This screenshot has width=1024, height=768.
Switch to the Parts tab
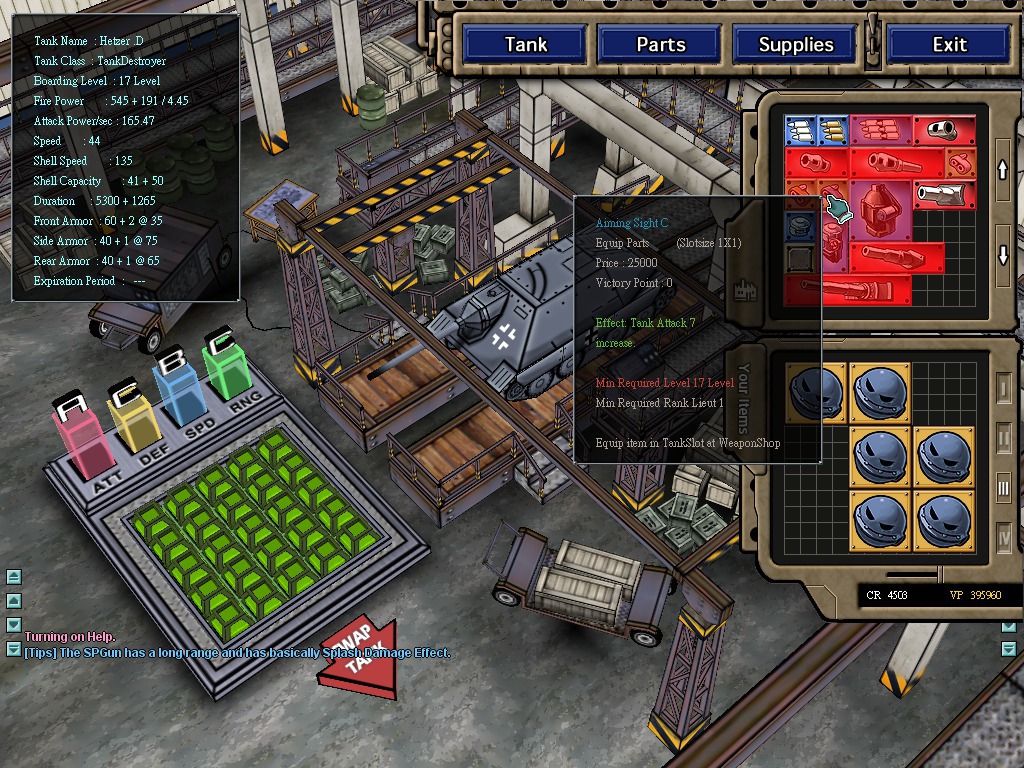(x=660, y=45)
